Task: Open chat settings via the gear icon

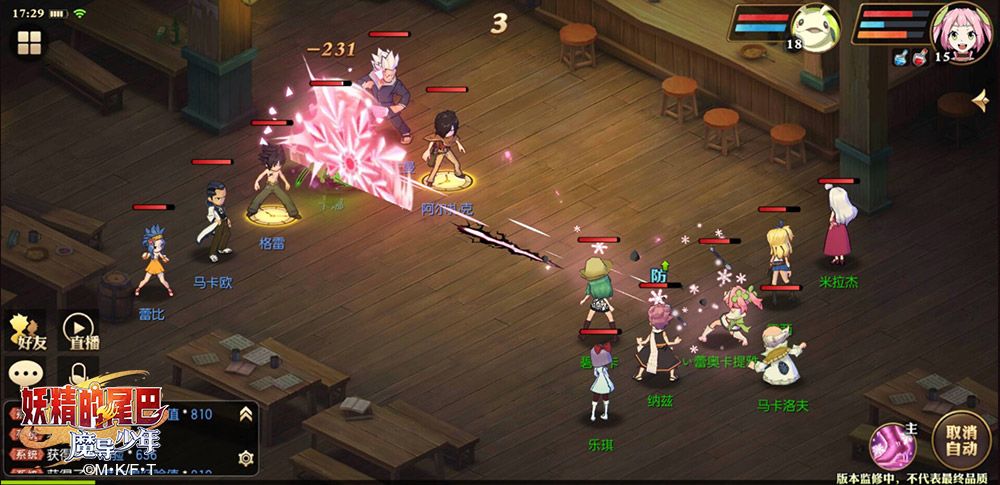Action: (245, 457)
